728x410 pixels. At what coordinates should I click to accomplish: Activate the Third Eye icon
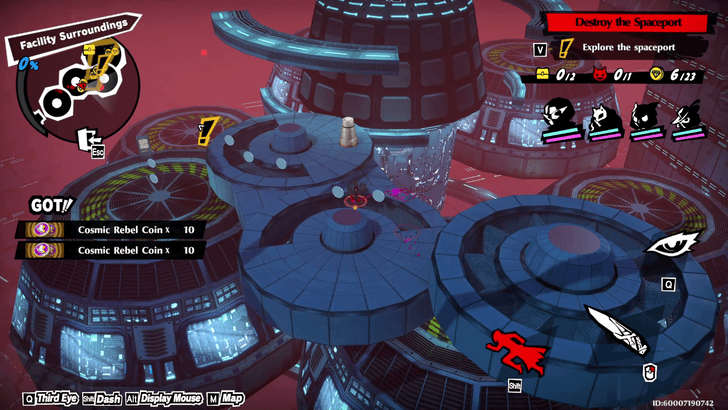point(666,246)
